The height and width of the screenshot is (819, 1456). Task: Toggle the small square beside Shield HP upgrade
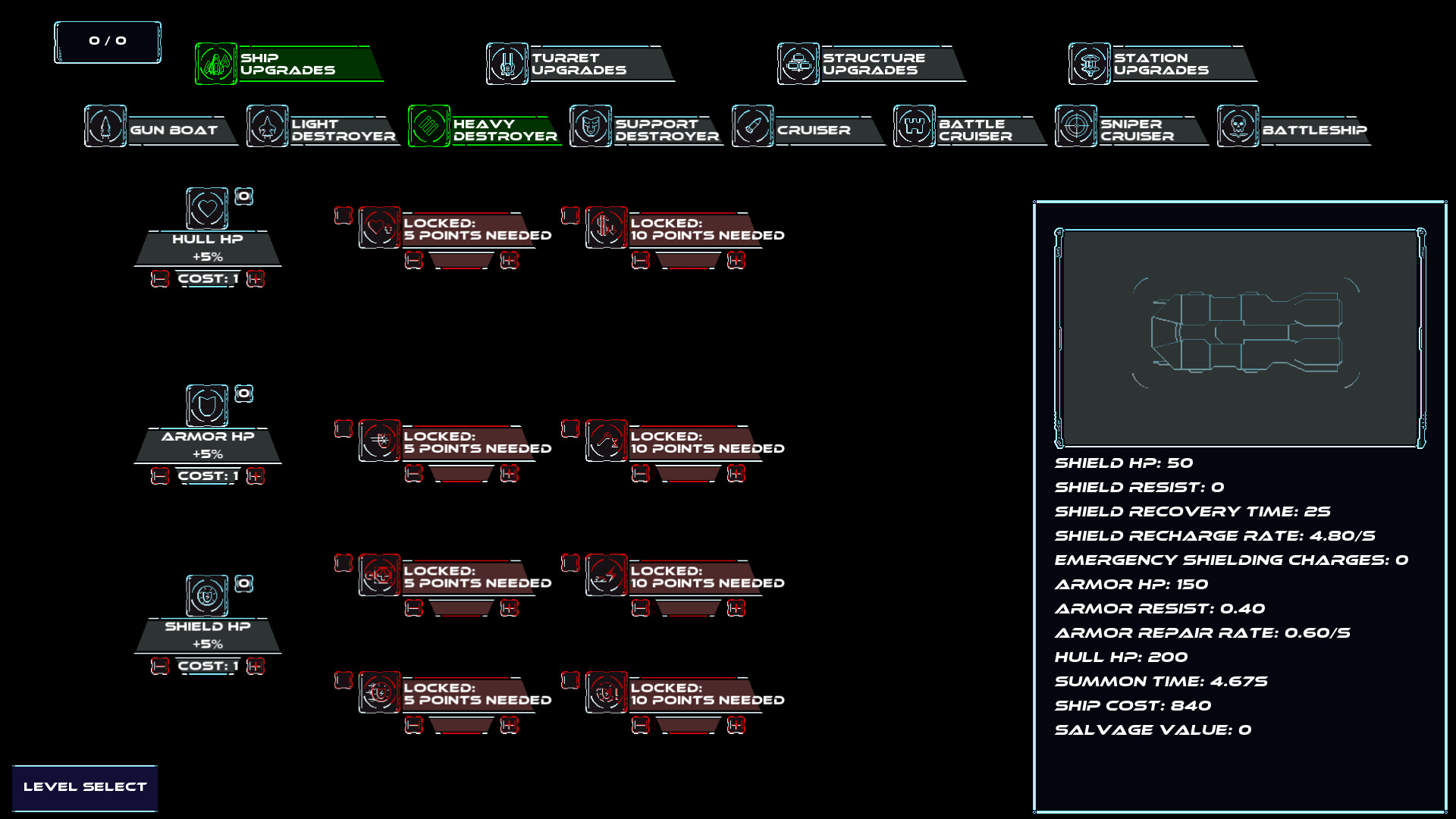pyautogui.click(x=244, y=584)
